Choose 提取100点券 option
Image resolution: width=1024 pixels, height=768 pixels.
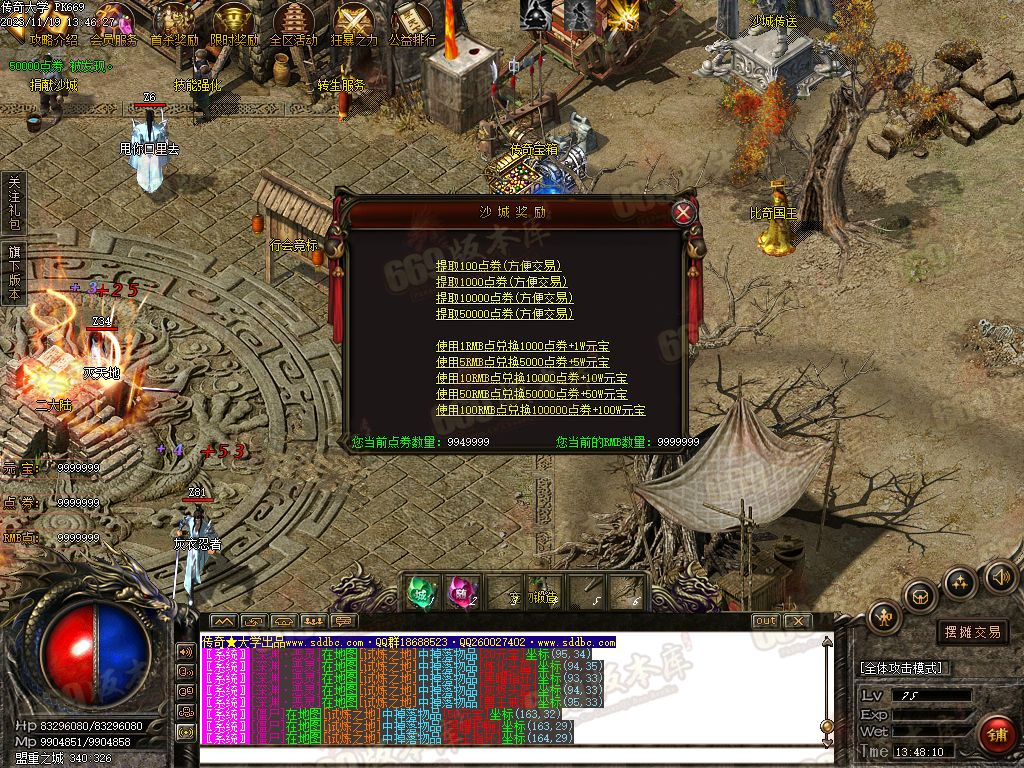point(498,266)
